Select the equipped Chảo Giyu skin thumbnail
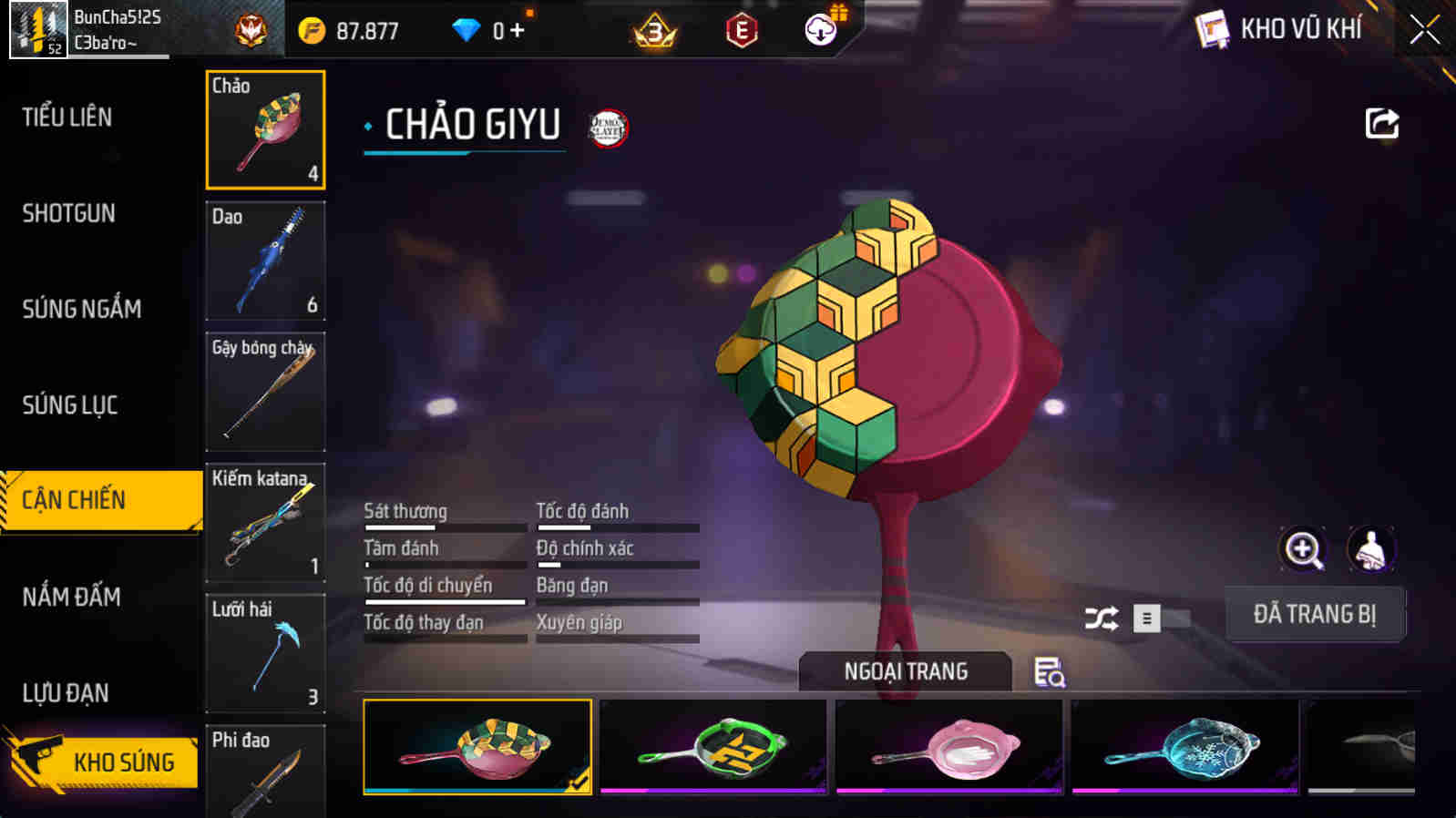The height and width of the screenshot is (818, 1456). click(x=477, y=745)
